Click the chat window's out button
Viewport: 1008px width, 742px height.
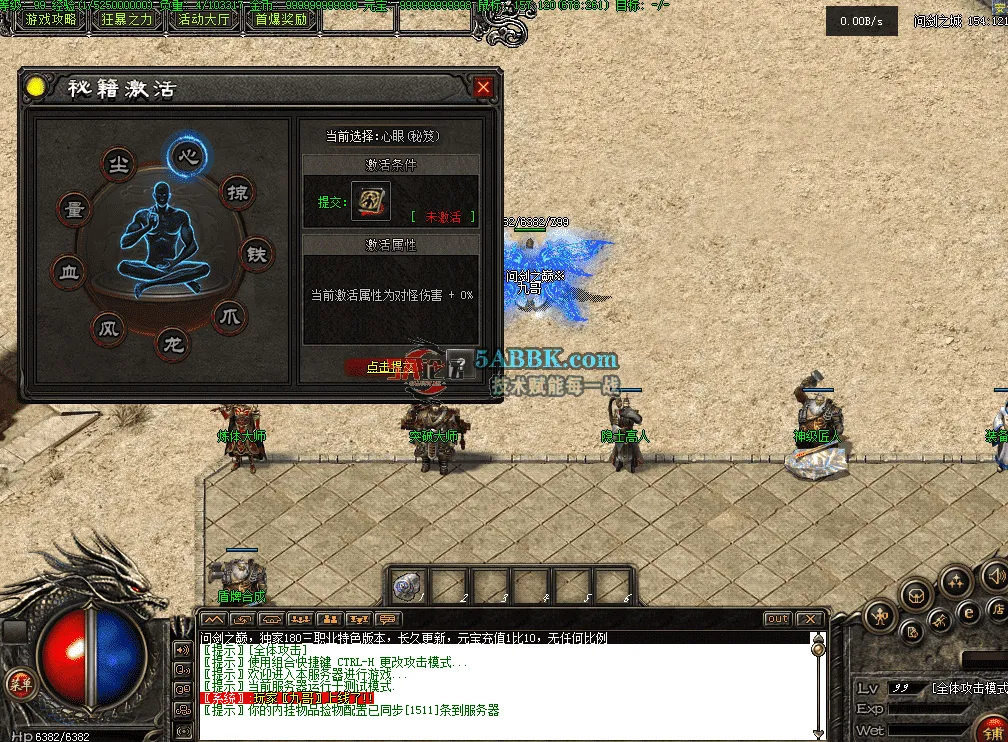point(777,620)
